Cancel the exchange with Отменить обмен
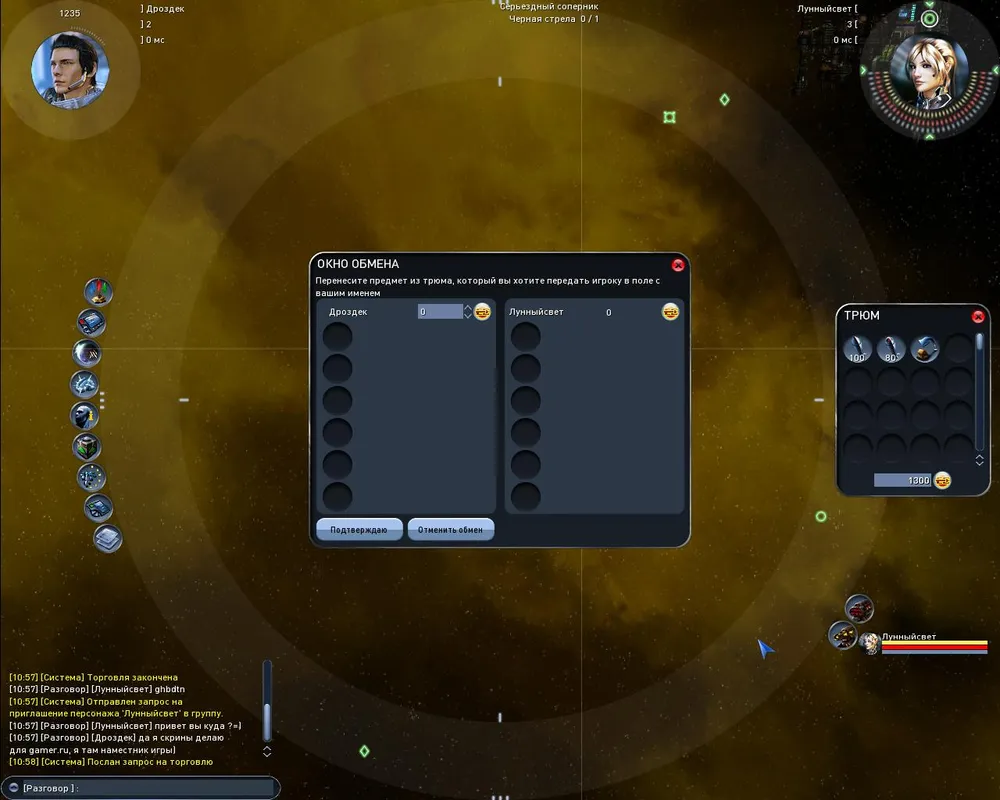Image resolution: width=1000 pixels, height=800 pixels. point(450,529)
